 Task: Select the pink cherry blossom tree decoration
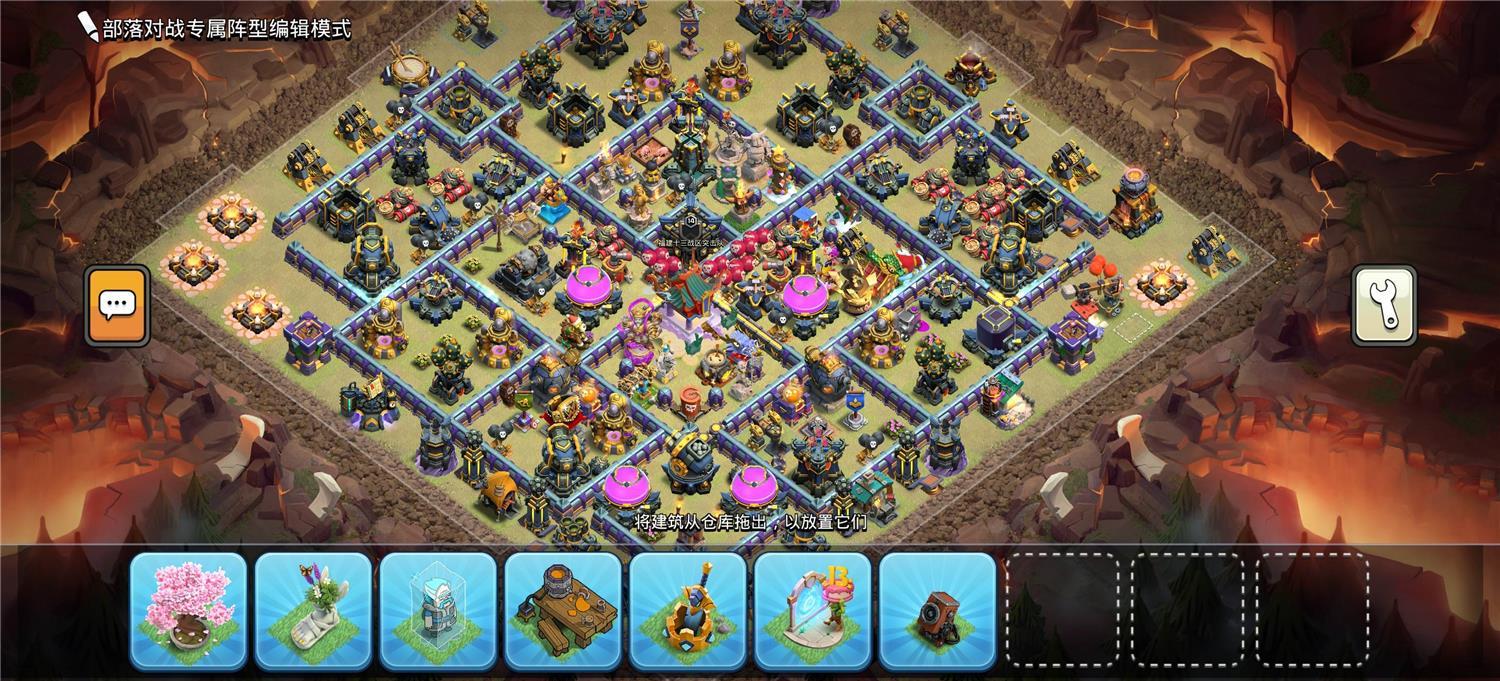[188, 610]
